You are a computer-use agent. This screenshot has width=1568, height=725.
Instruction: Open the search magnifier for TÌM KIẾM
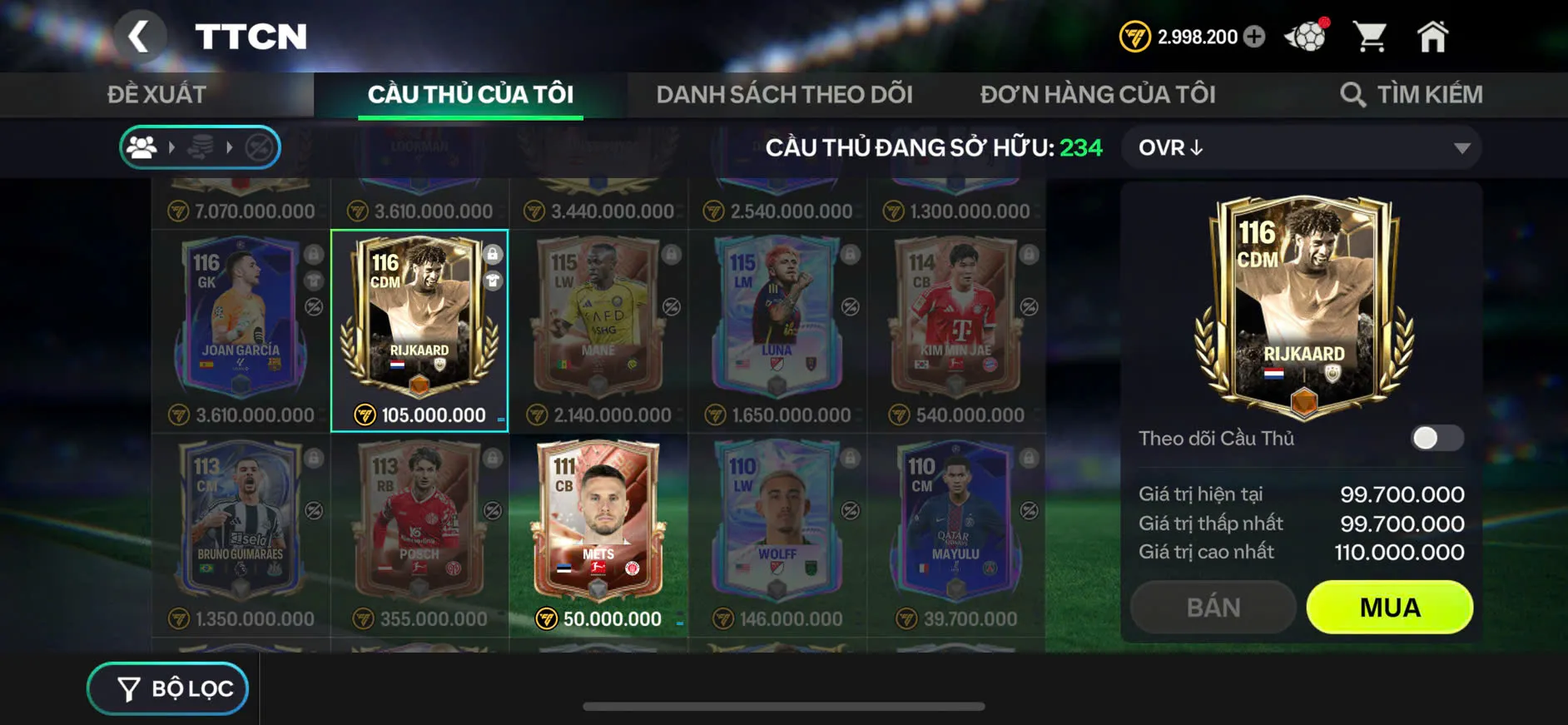coord(1352,93)
